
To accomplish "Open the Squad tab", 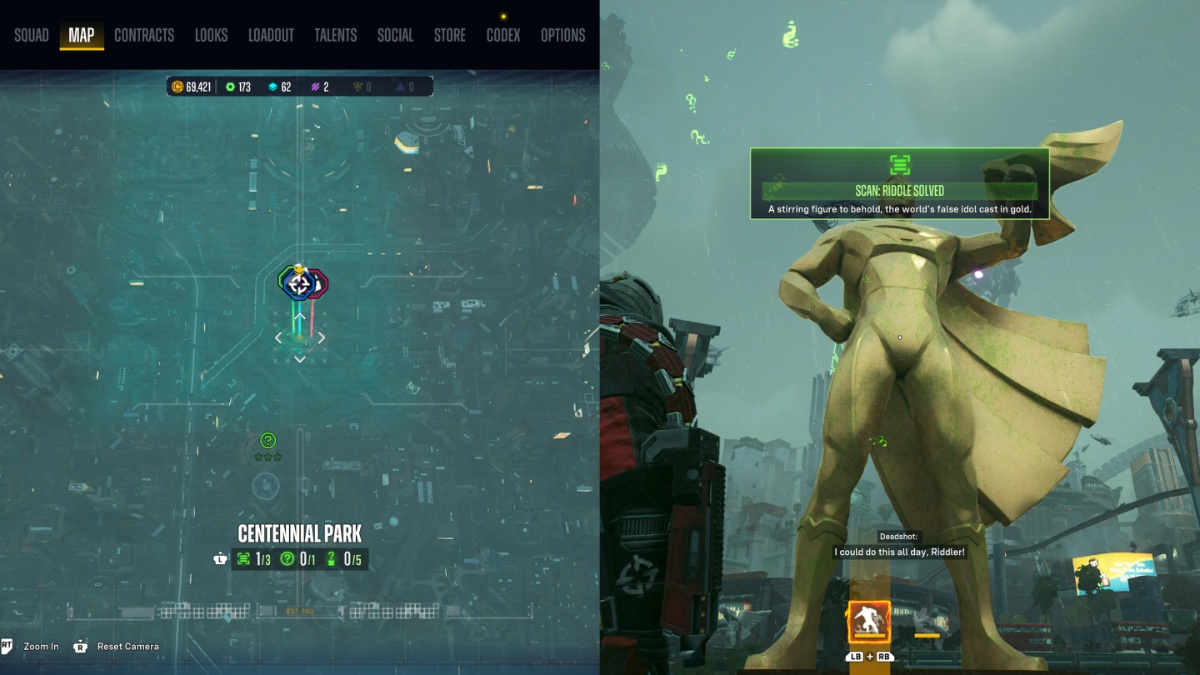I will pos(31,35).
